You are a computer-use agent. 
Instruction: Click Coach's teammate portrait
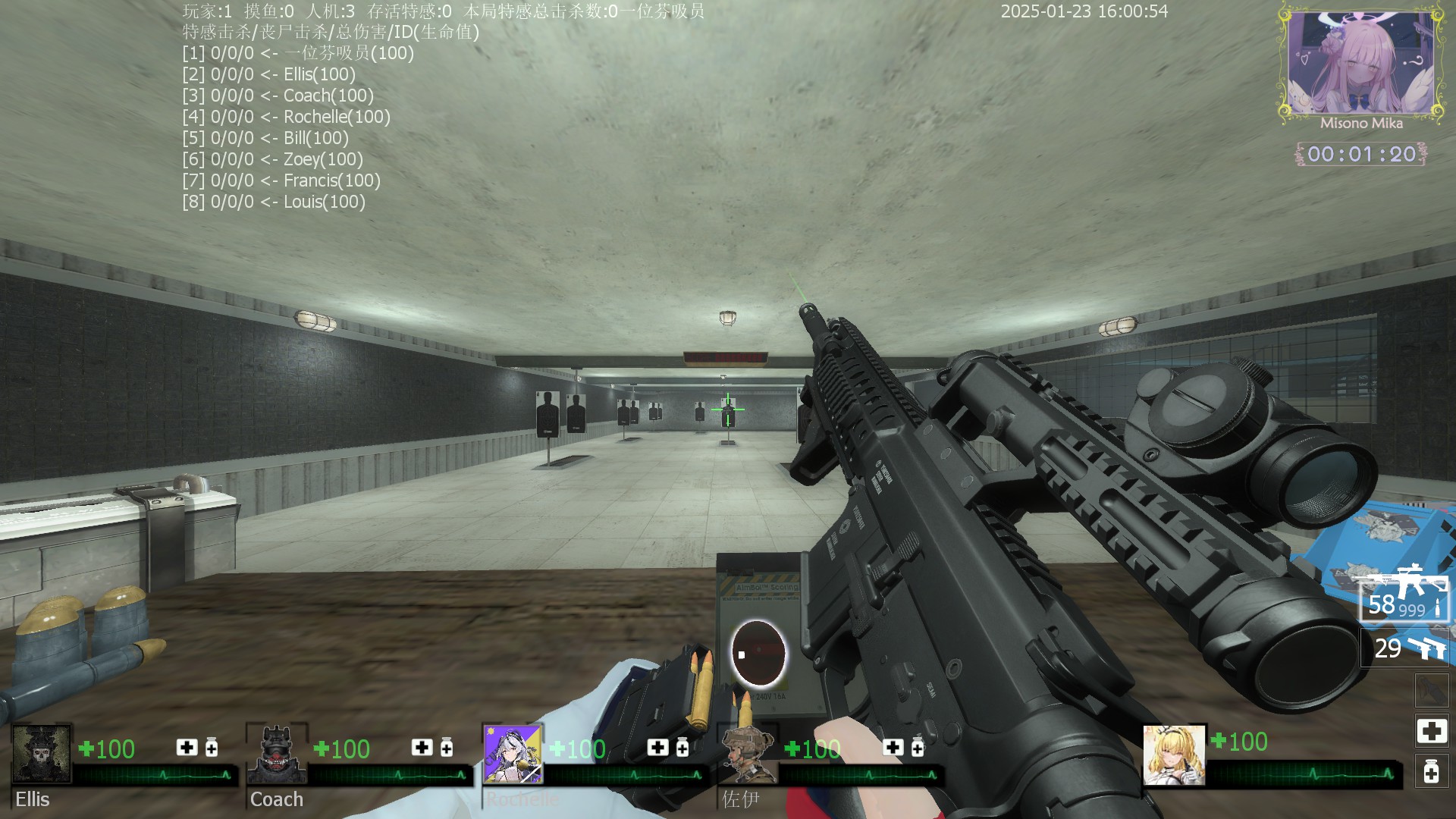tap(277, 754)
